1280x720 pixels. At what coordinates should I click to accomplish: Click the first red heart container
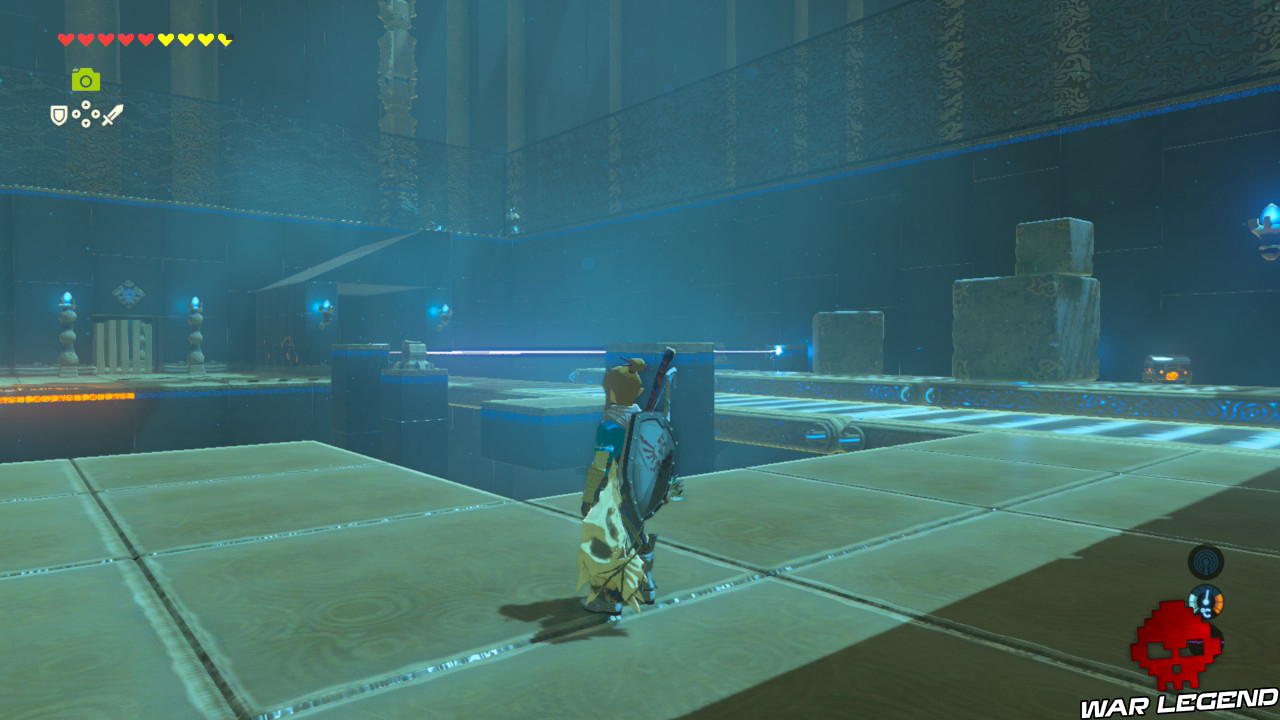(x=65, y=38)
